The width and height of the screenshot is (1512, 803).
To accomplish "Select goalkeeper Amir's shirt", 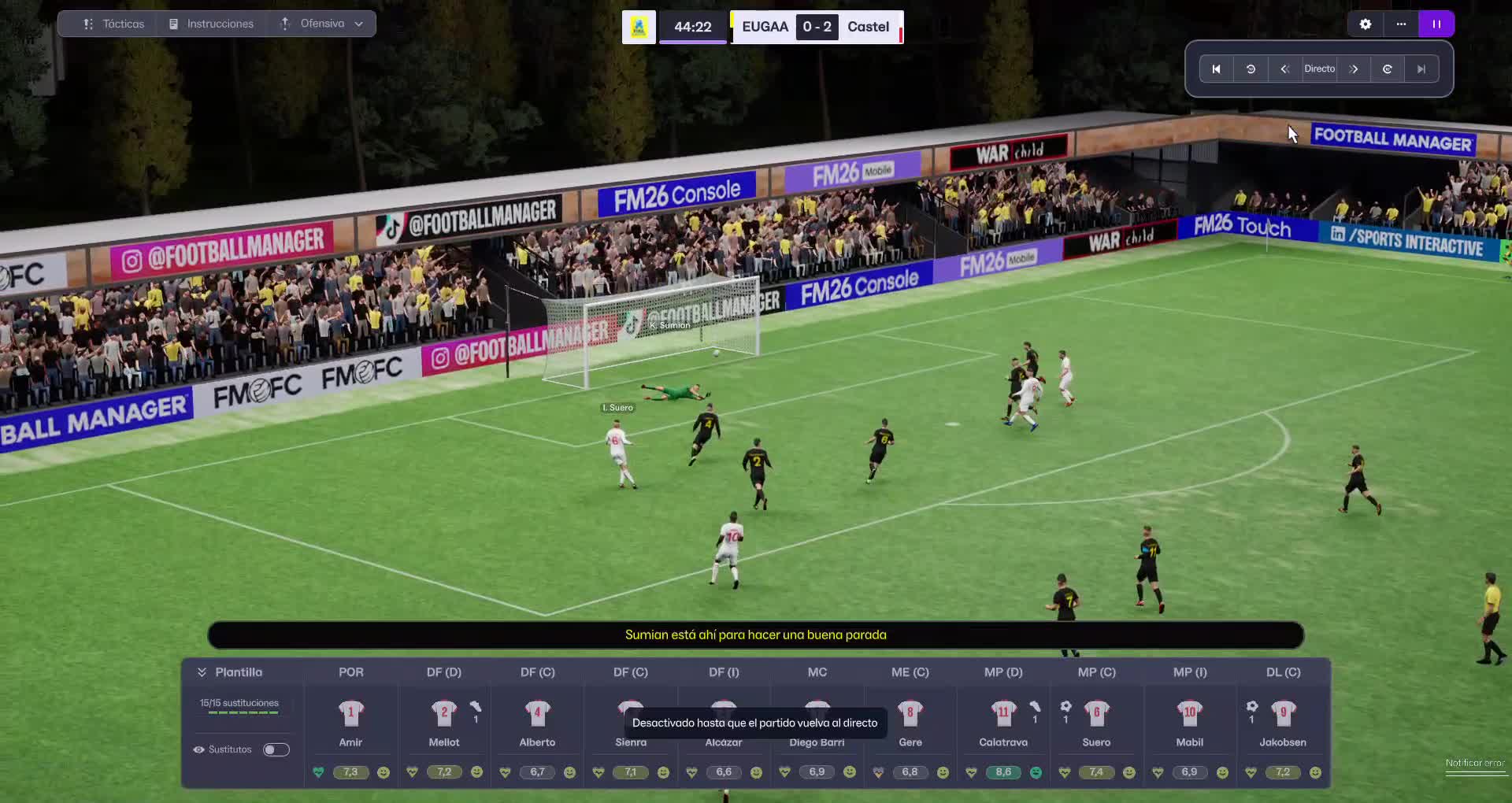I will [351, 713].
